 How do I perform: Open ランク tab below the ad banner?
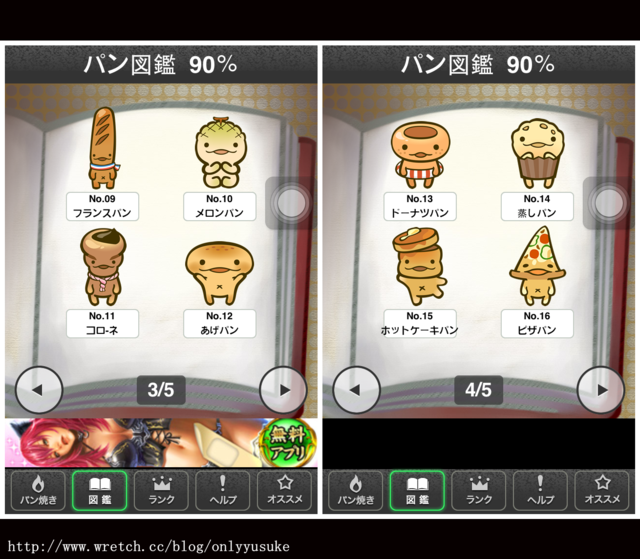click(x=161, y=490)
